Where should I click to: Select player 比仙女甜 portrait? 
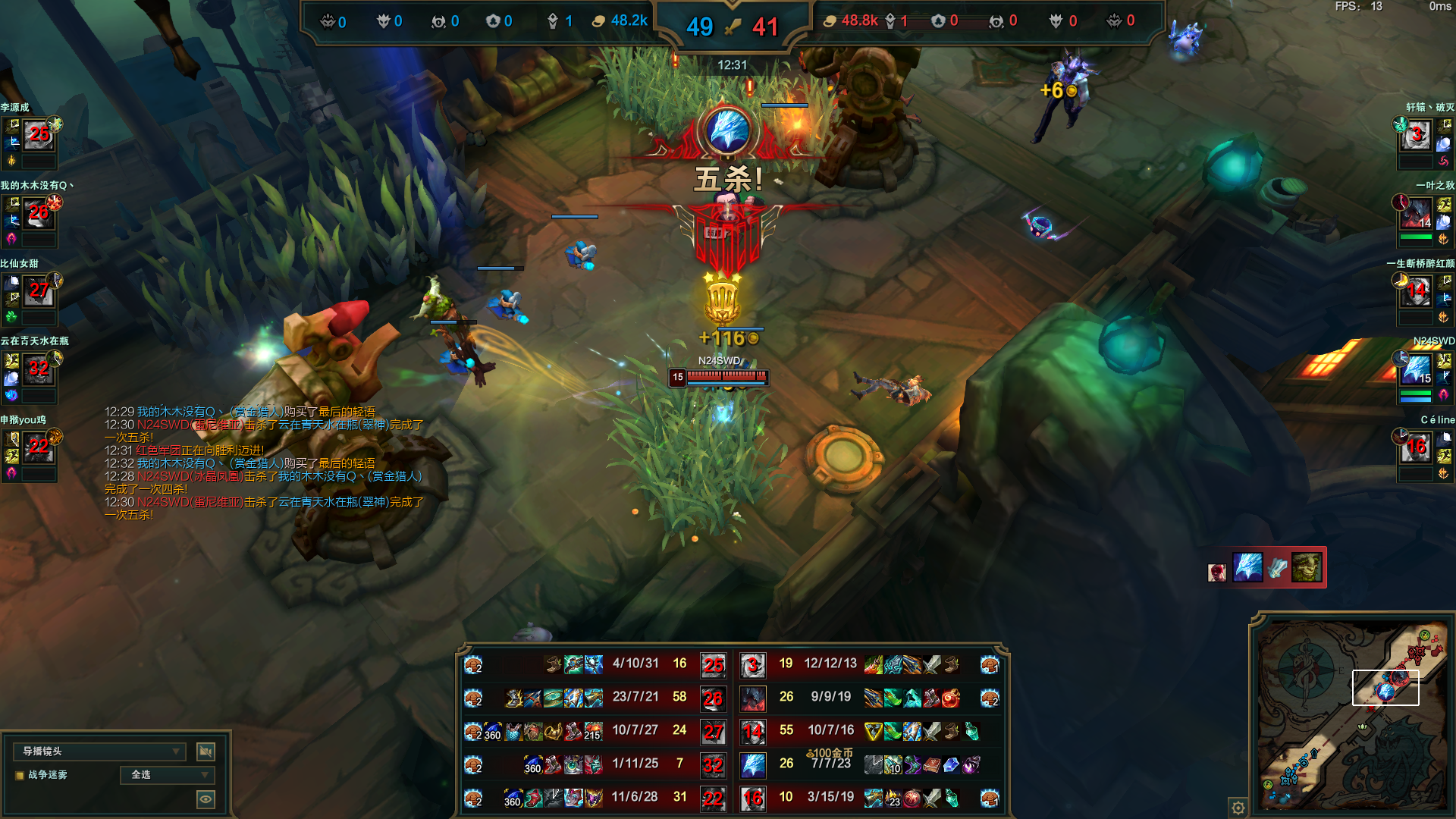point(39,292)
